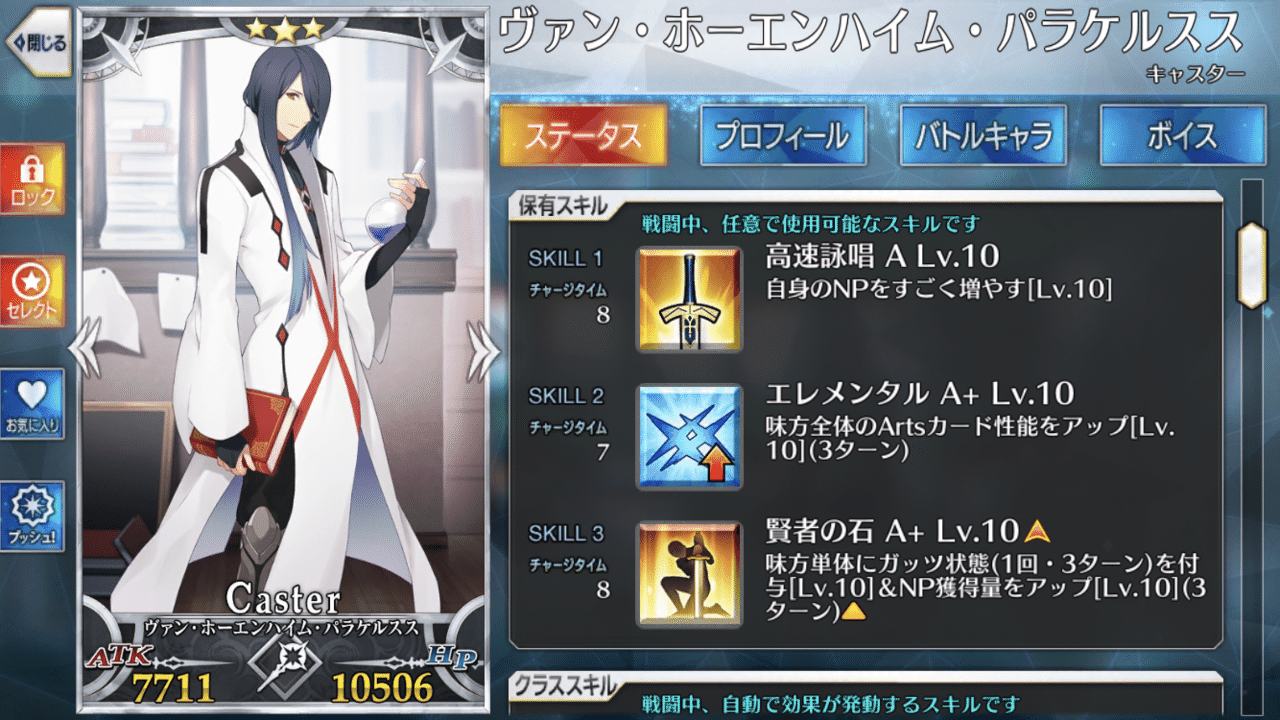Open the バトルキャラ tab
1280x720 pixels.
point(986,136)
